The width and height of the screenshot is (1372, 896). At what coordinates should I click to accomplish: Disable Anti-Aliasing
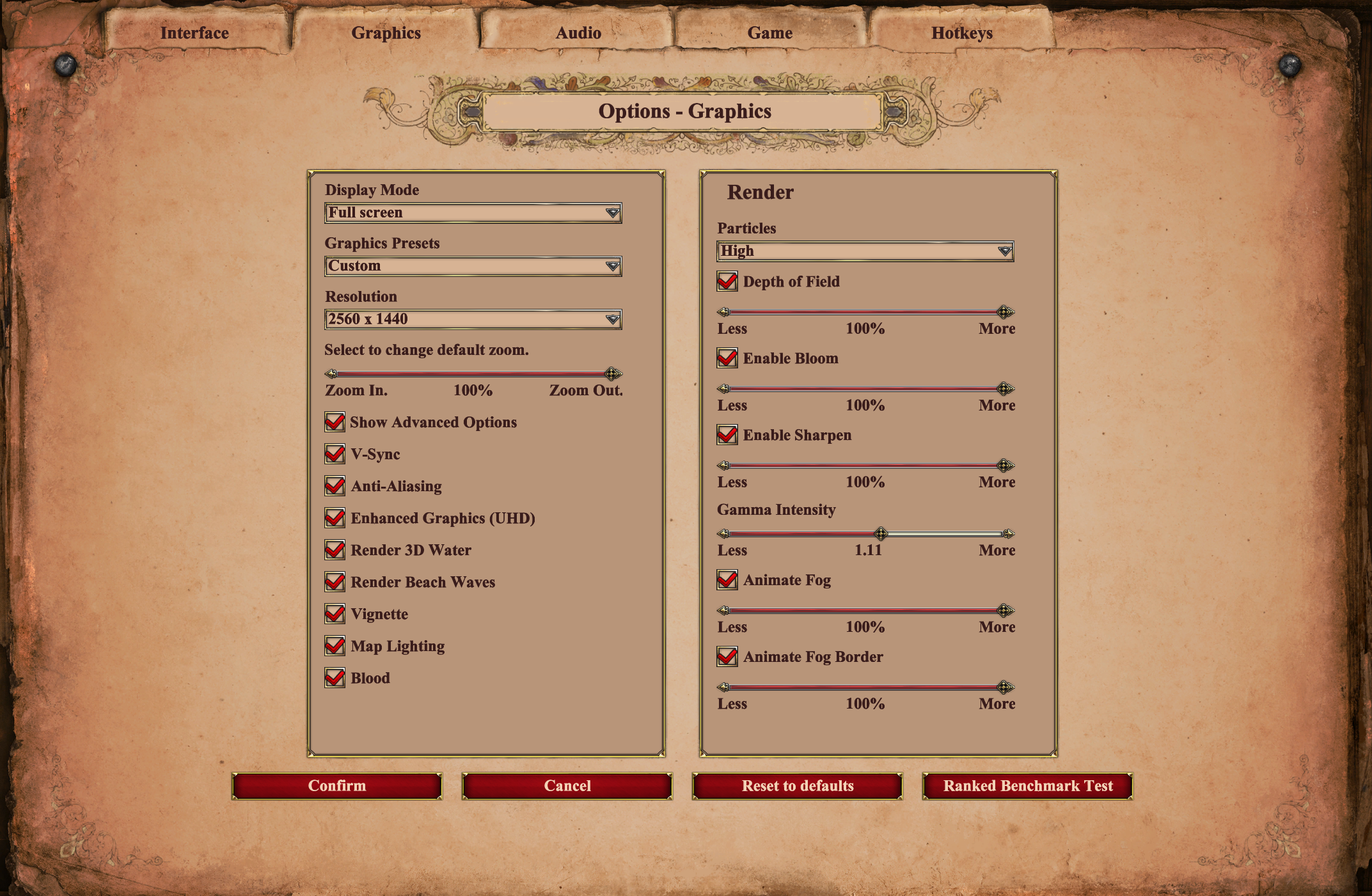[335, 486]
